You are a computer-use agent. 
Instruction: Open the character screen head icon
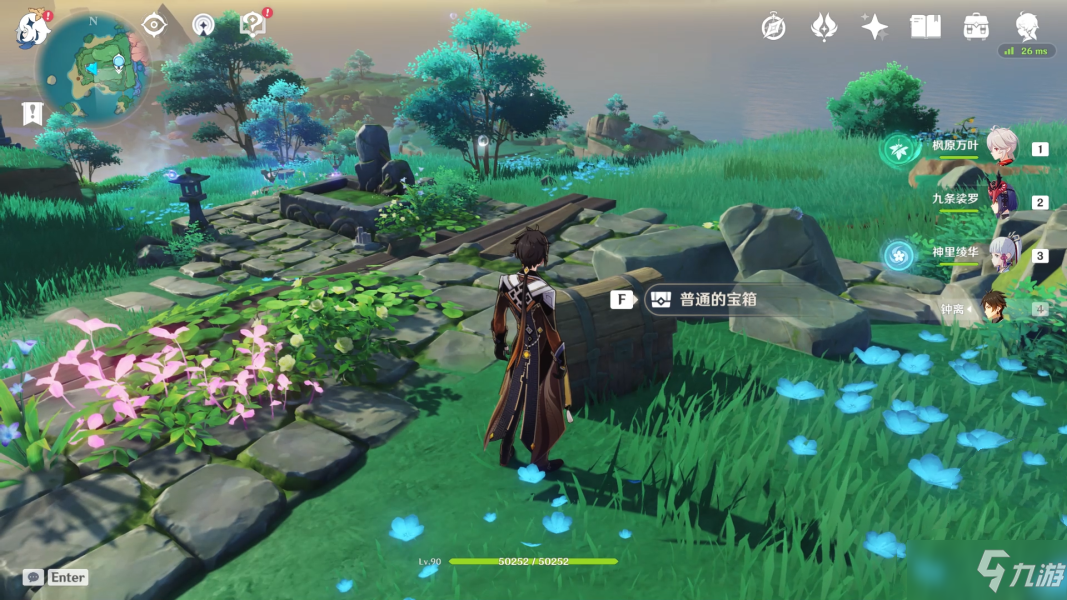click(1027, 25)
